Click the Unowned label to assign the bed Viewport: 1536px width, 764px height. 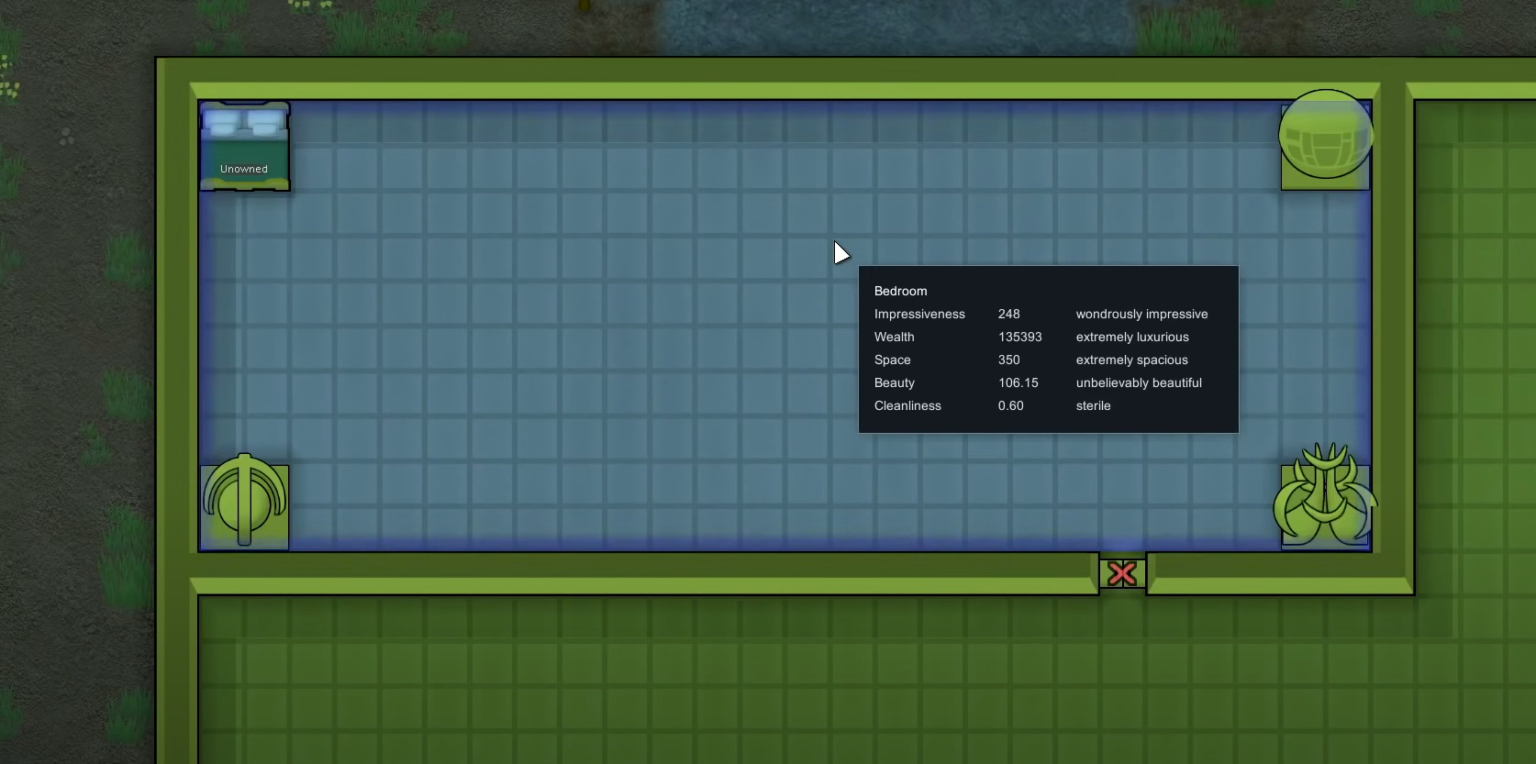pos(244,168)
